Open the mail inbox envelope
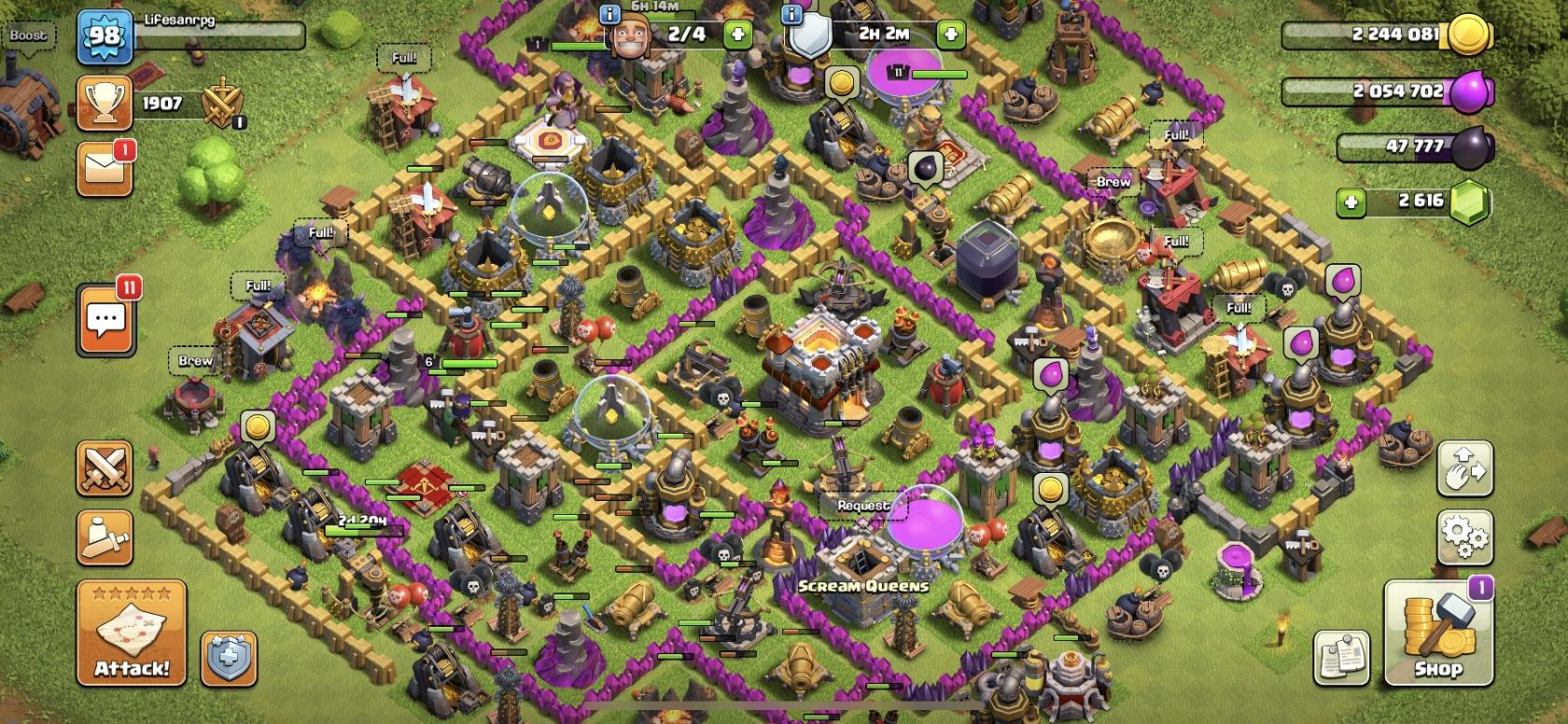This screenshot has height=724, width=1568. pyautogui.click(x=105, y=168)
